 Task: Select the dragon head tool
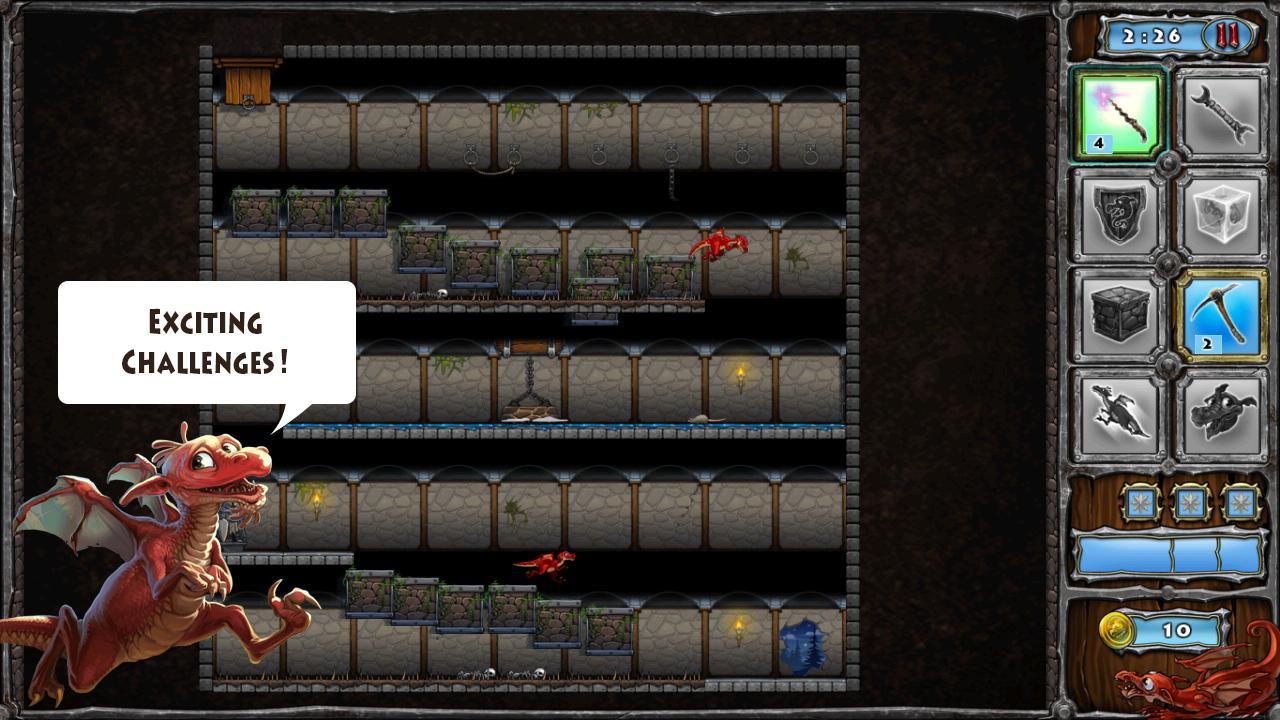coord(1224,413)
